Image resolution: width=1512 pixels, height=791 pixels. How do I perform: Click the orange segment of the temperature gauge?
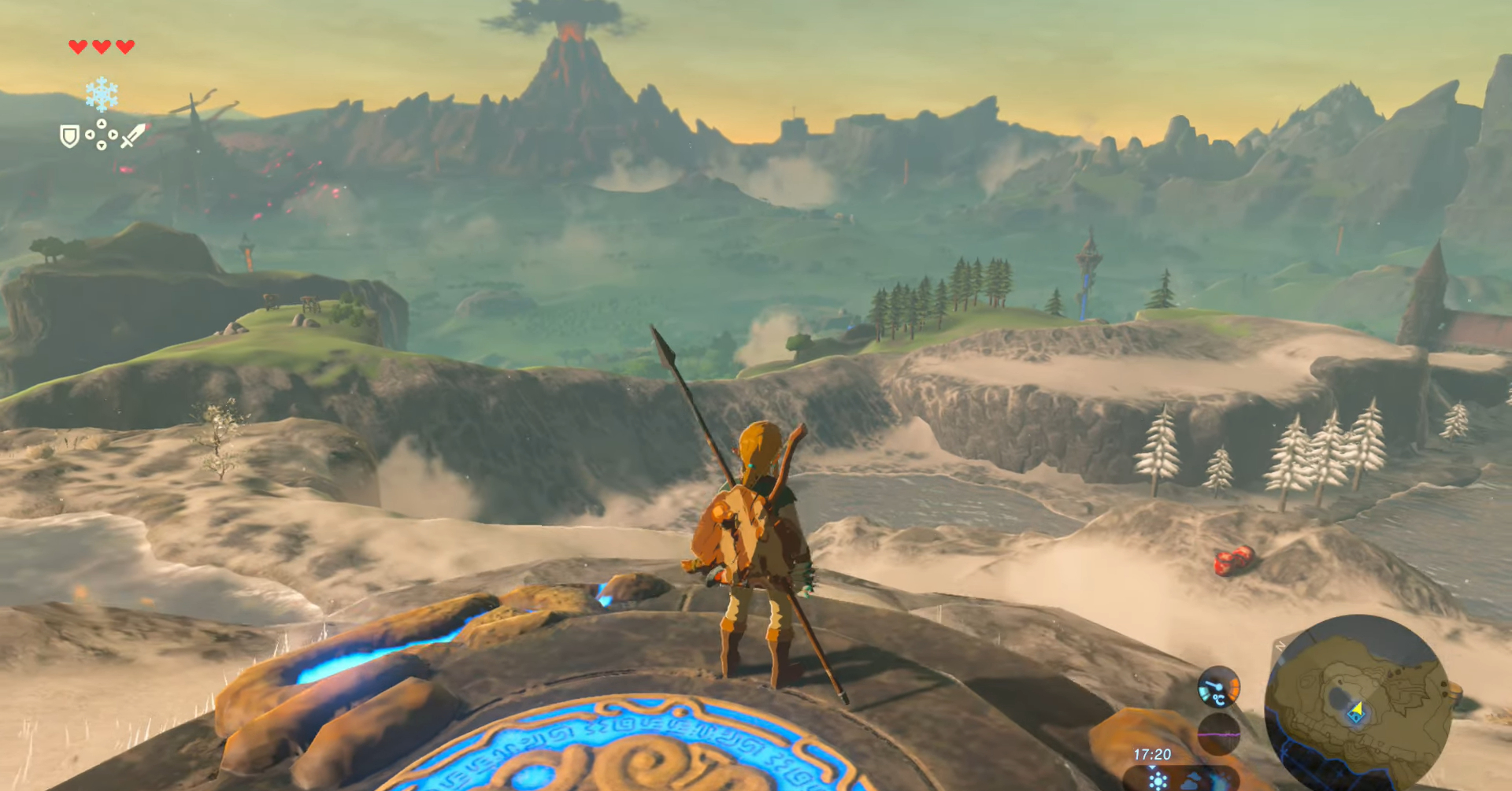(x=1235, y=688)
